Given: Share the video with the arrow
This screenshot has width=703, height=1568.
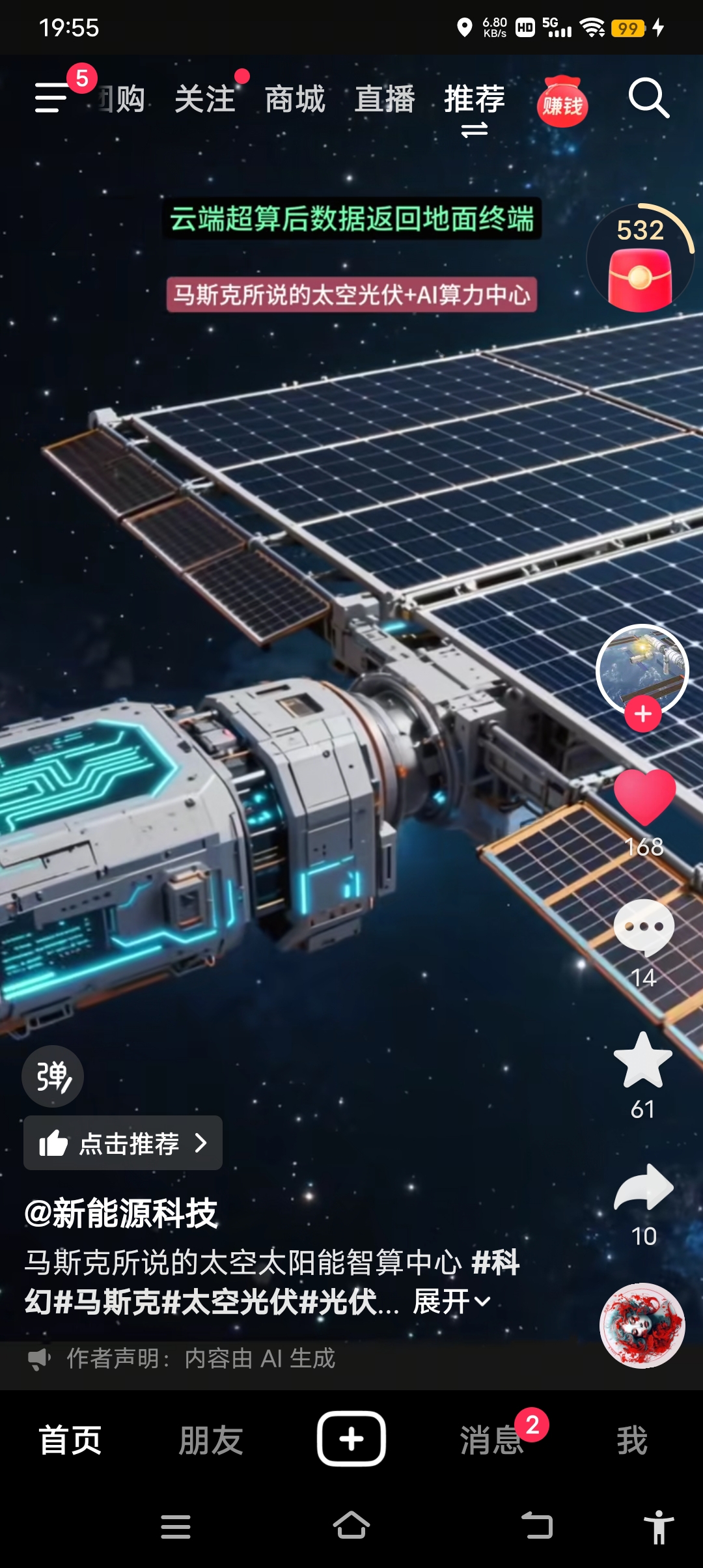Looking at the screenshot, I should [644, 1187].
